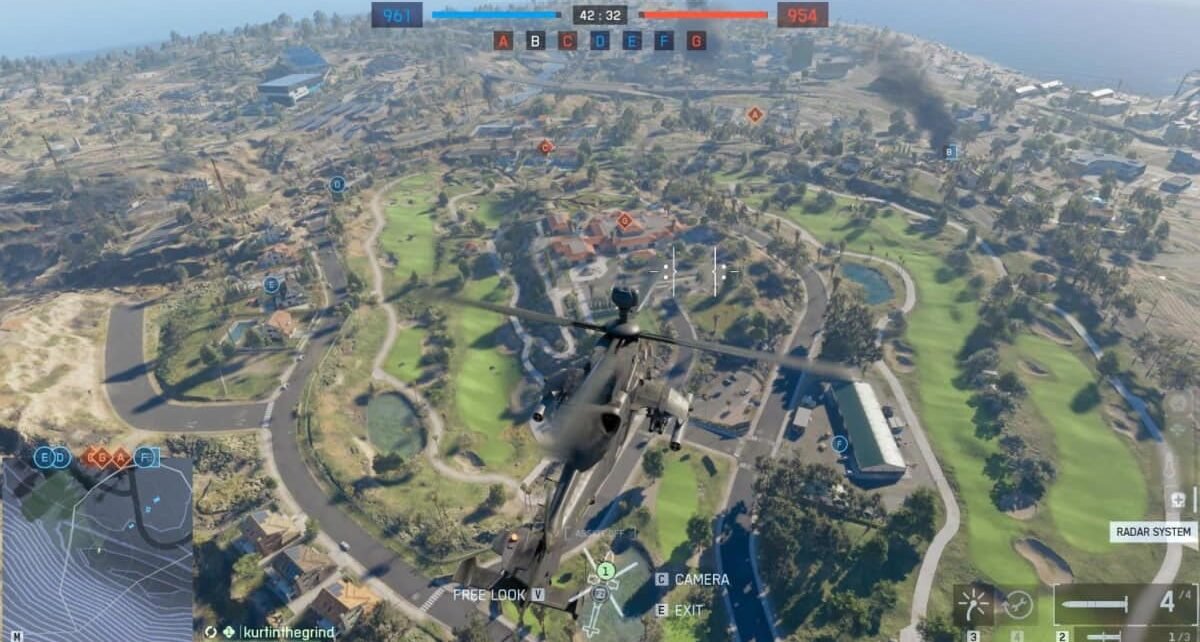
Task: Select objective A in the top flag row
Action: pos(503,41)
